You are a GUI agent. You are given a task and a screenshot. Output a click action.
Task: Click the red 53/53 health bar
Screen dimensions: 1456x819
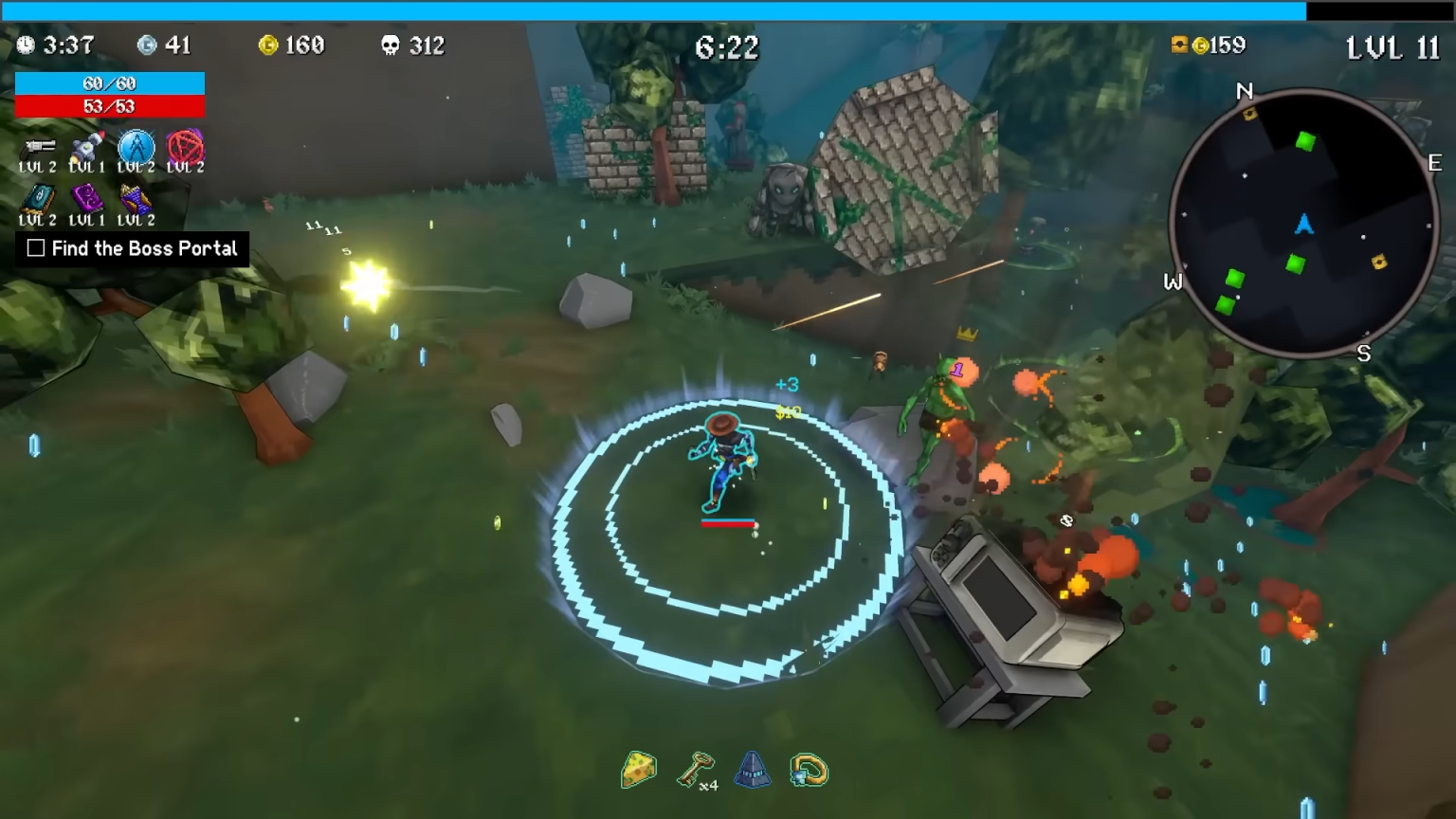click(109, 106)
